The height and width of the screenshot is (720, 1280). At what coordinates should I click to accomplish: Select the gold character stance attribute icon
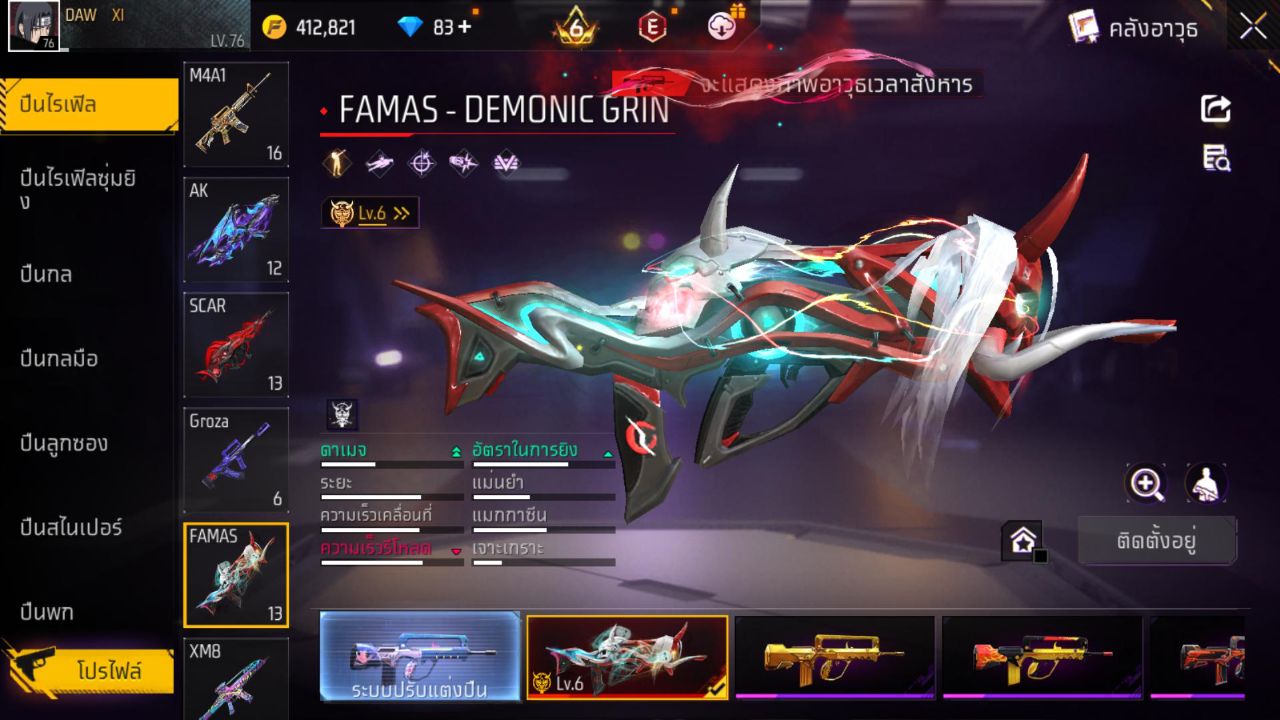(337, 162)
